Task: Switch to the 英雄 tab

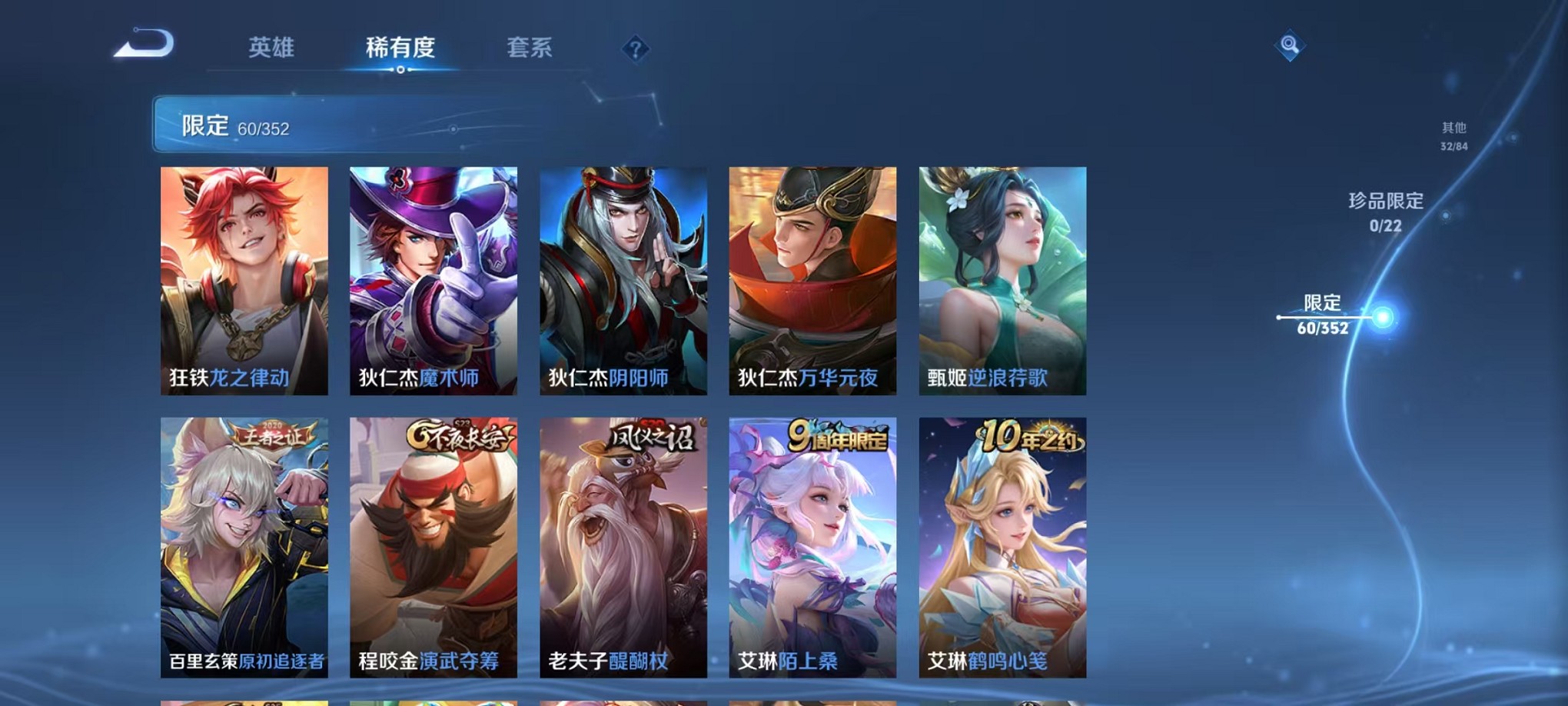Action: pos(271,48)
